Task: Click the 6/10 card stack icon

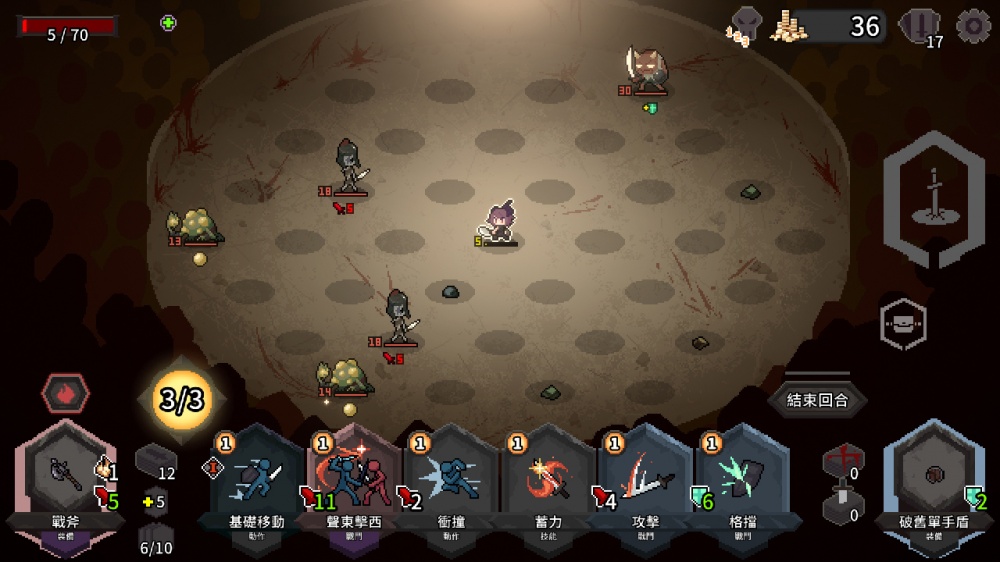Action: (154, 540)
